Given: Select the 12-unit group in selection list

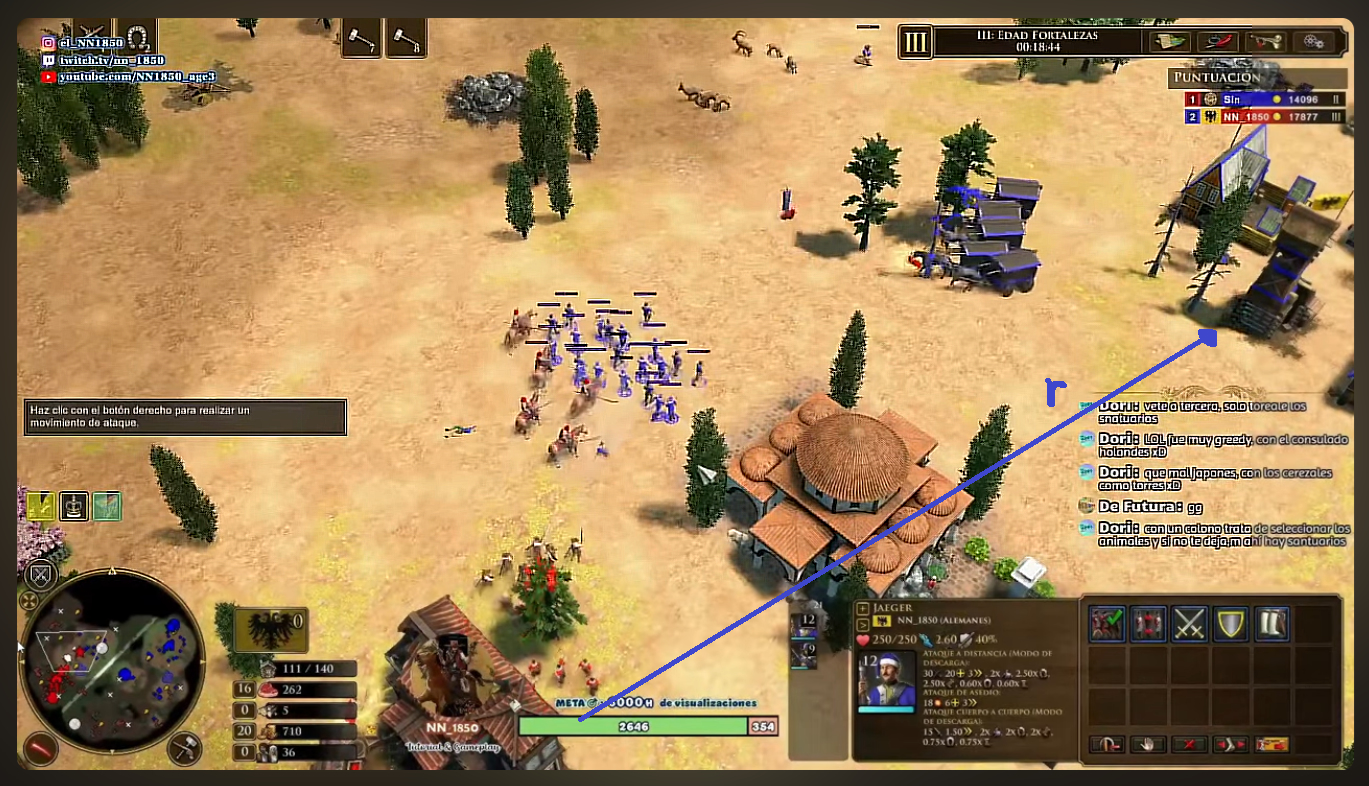Looking at the screenshot, I should (804, 625).
